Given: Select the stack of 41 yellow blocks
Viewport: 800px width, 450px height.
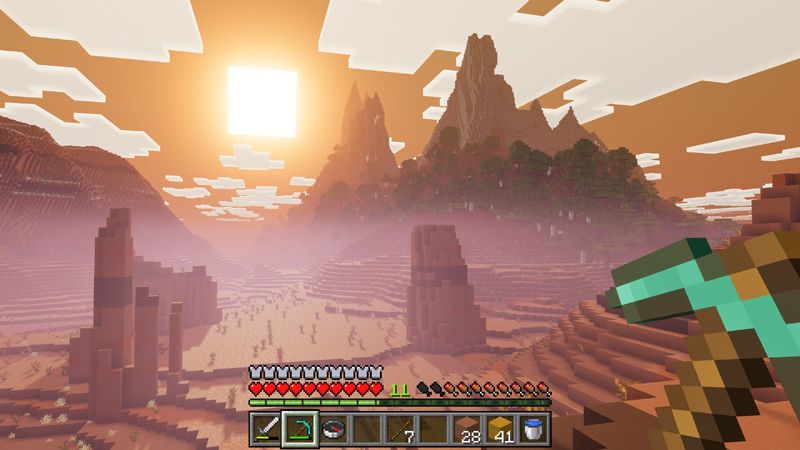Looking at the screenshot, I should coord(501,429).
